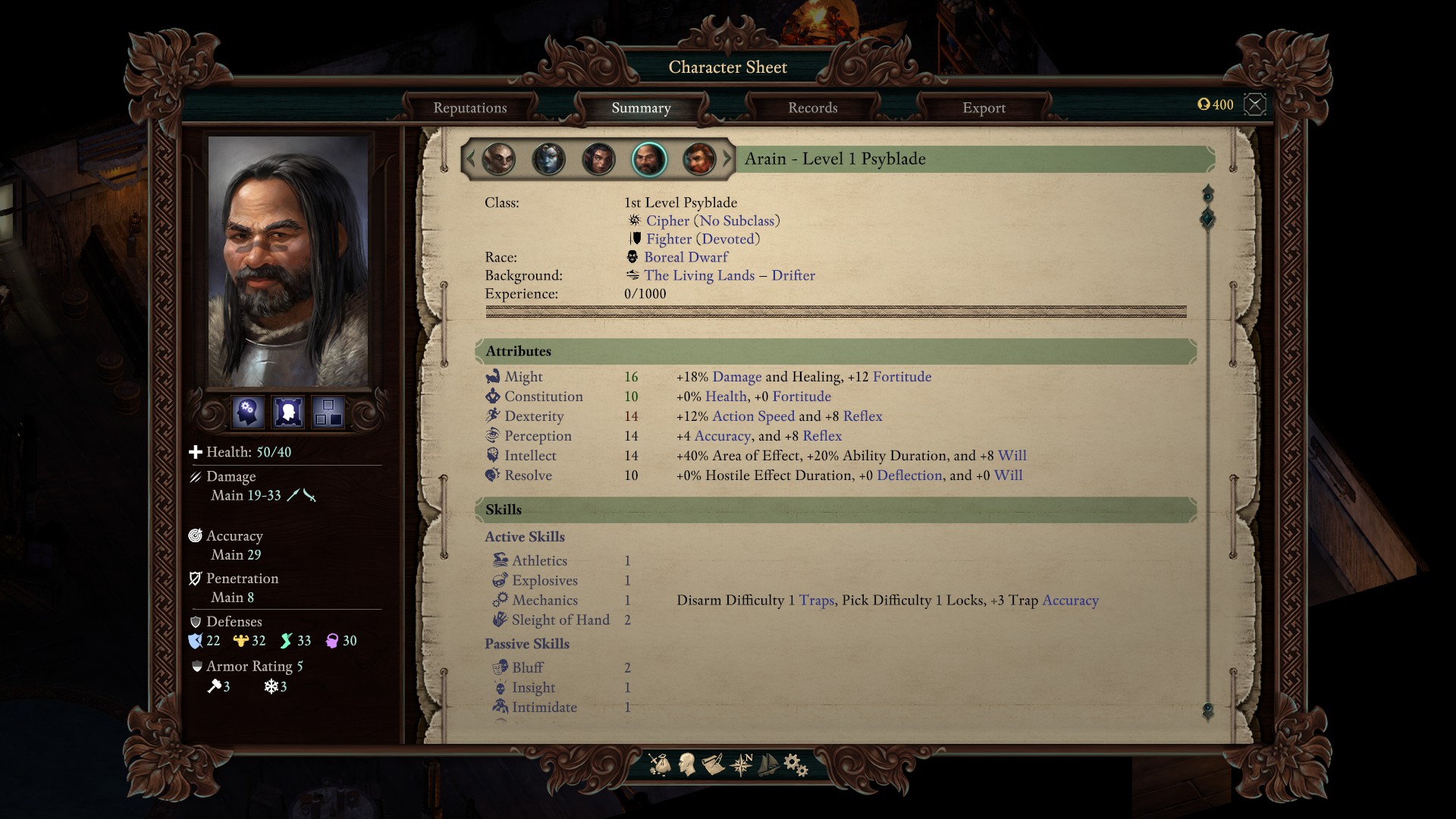Open the inventory bag icon

coord(660,764)
